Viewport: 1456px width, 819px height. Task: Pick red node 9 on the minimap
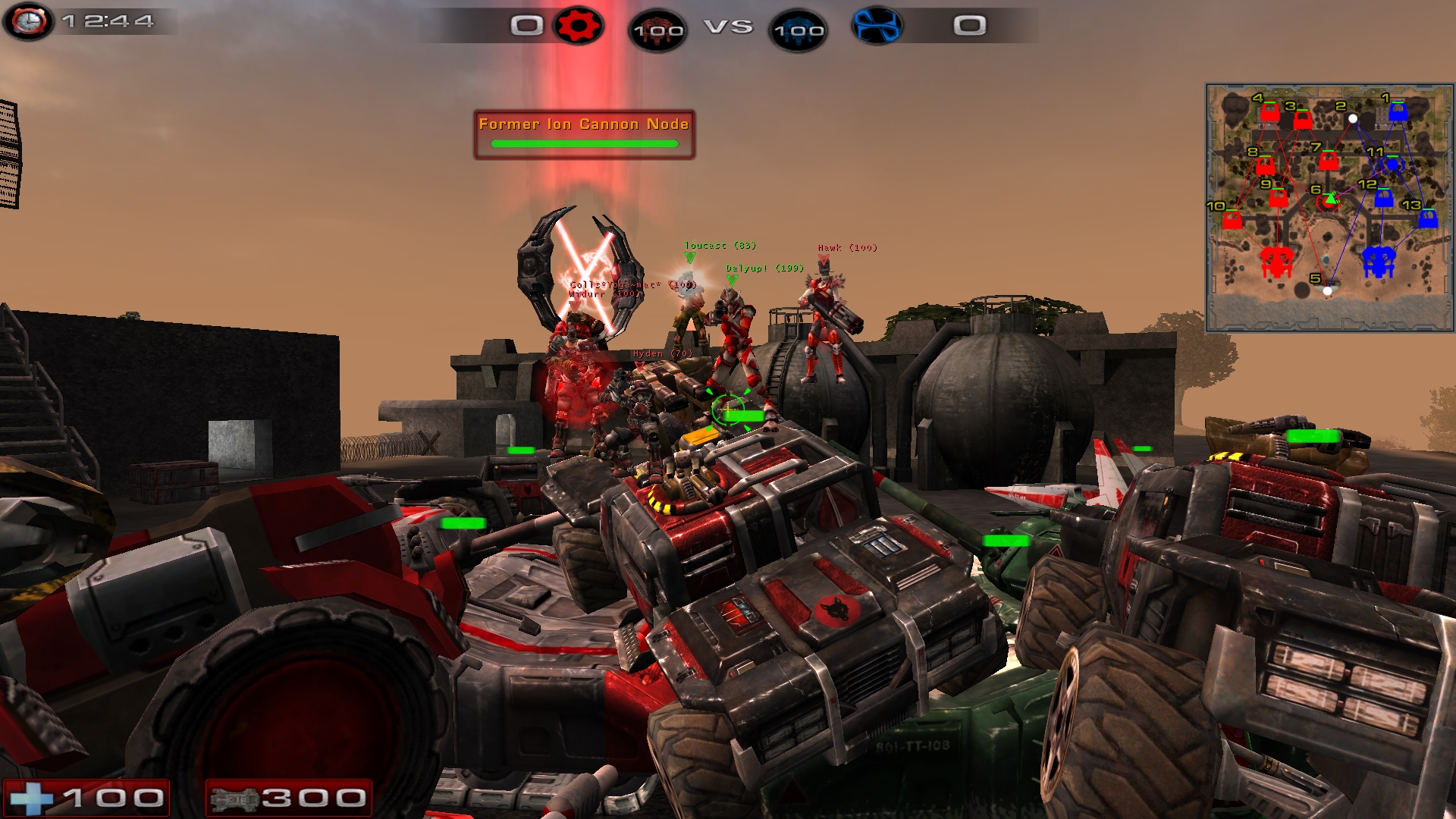pos(1279,199)
